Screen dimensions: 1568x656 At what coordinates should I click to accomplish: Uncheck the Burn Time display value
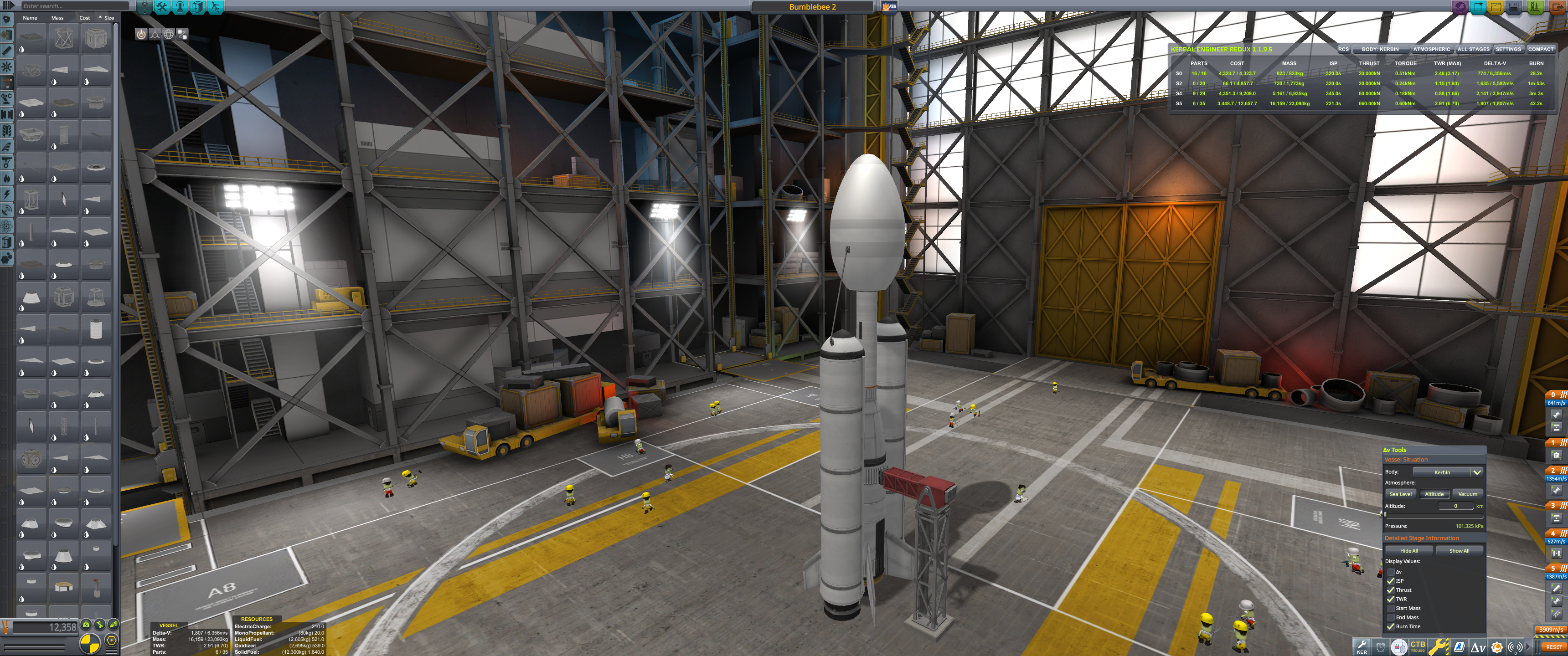point(1391,626)
